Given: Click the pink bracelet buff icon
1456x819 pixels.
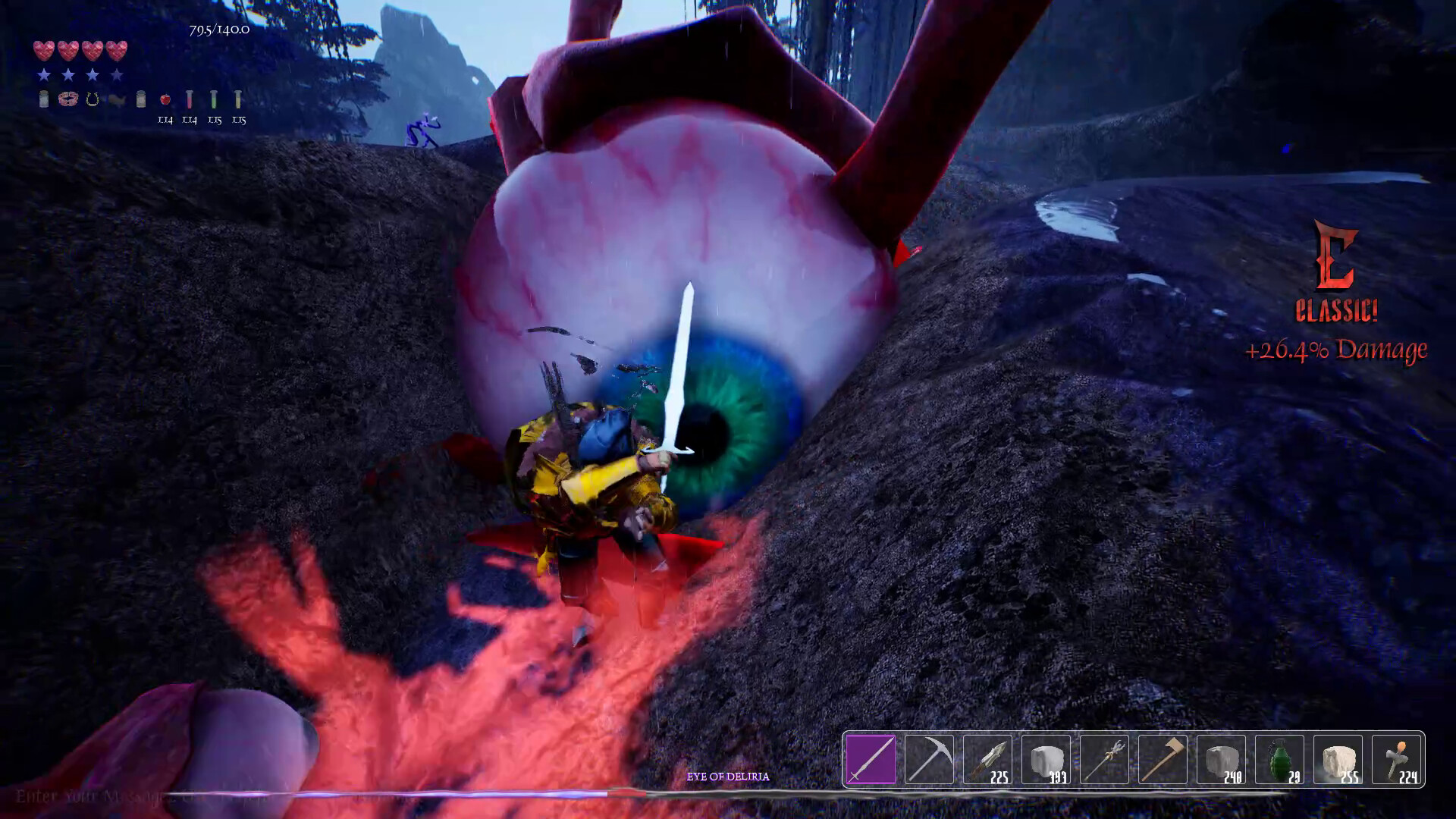Looking at the screenshot, I should click(68, 99).
